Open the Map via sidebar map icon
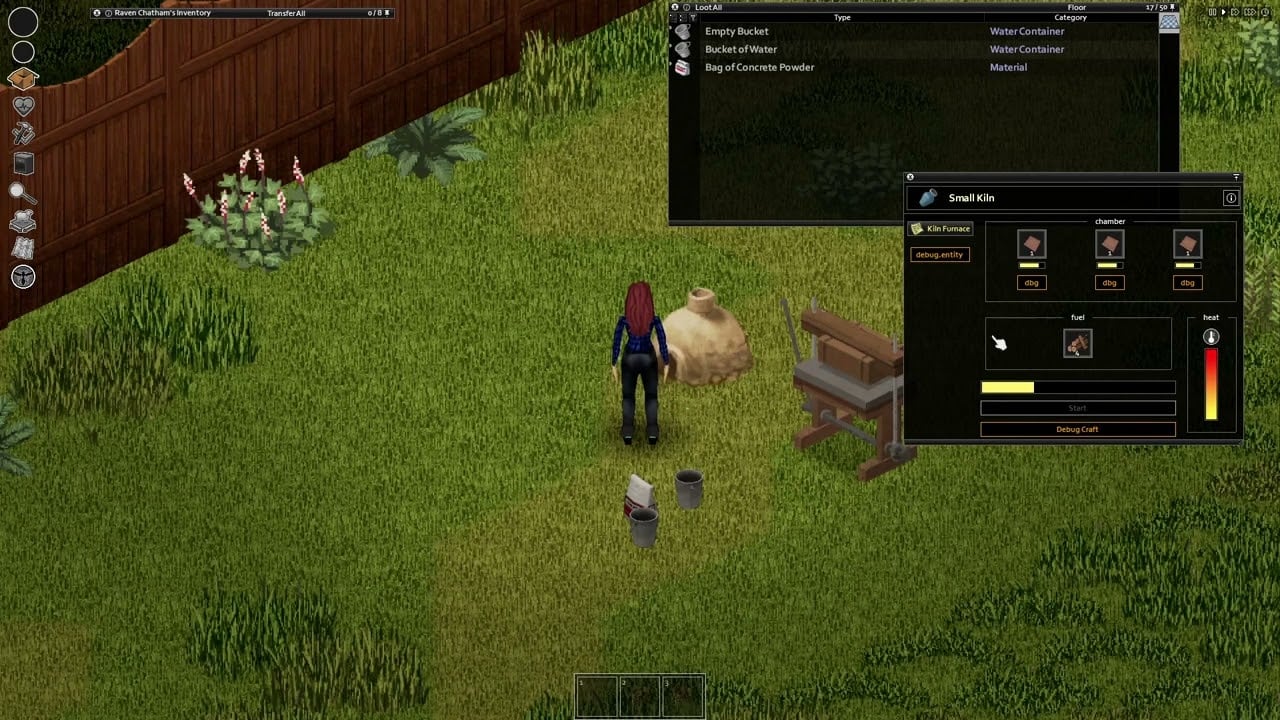This screenshot has height=720, width=1280. (23, 248)
